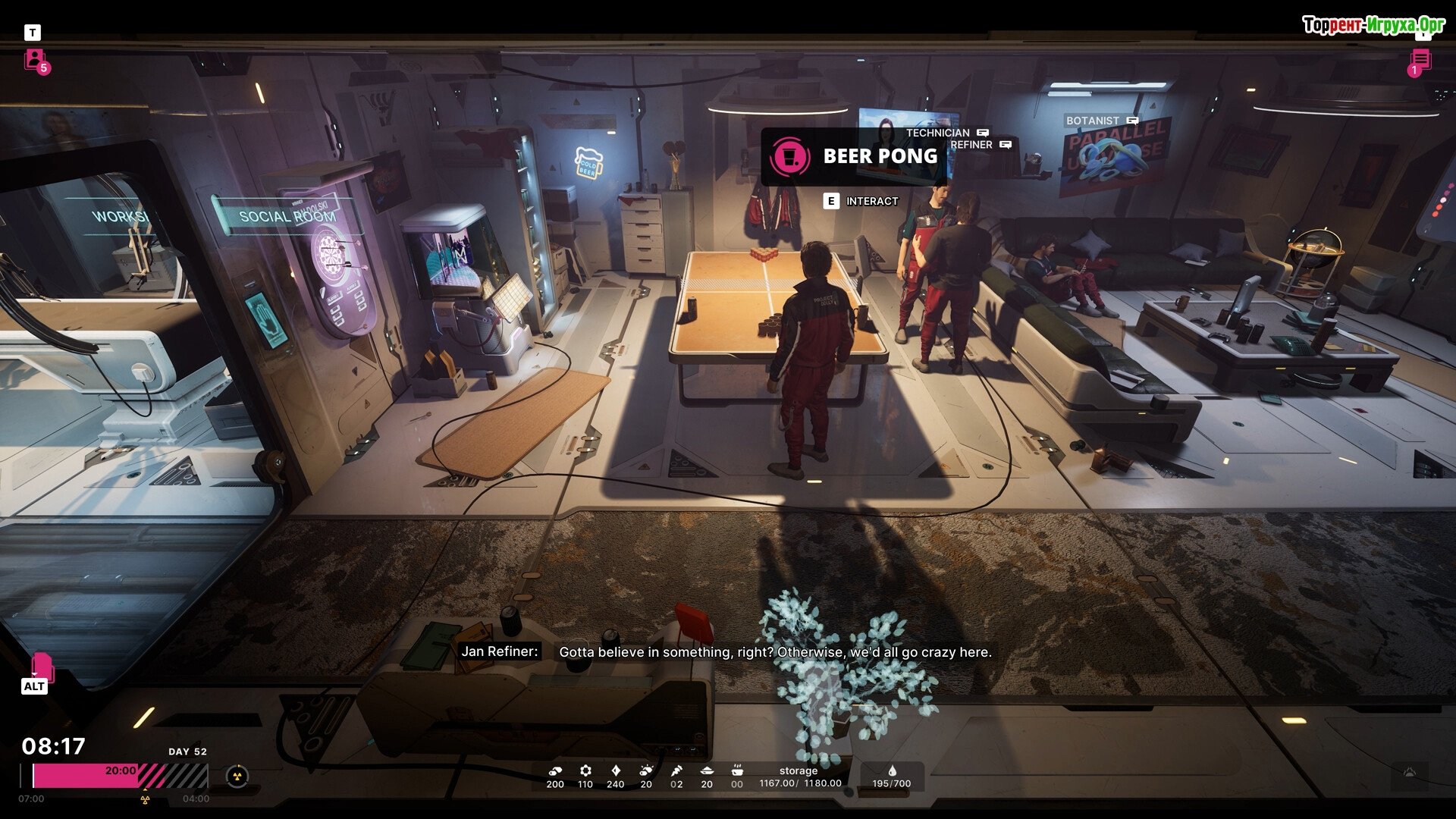Click the Refiner speech bubble marker
1456x819 pixels.
[x=1006, y=144]
